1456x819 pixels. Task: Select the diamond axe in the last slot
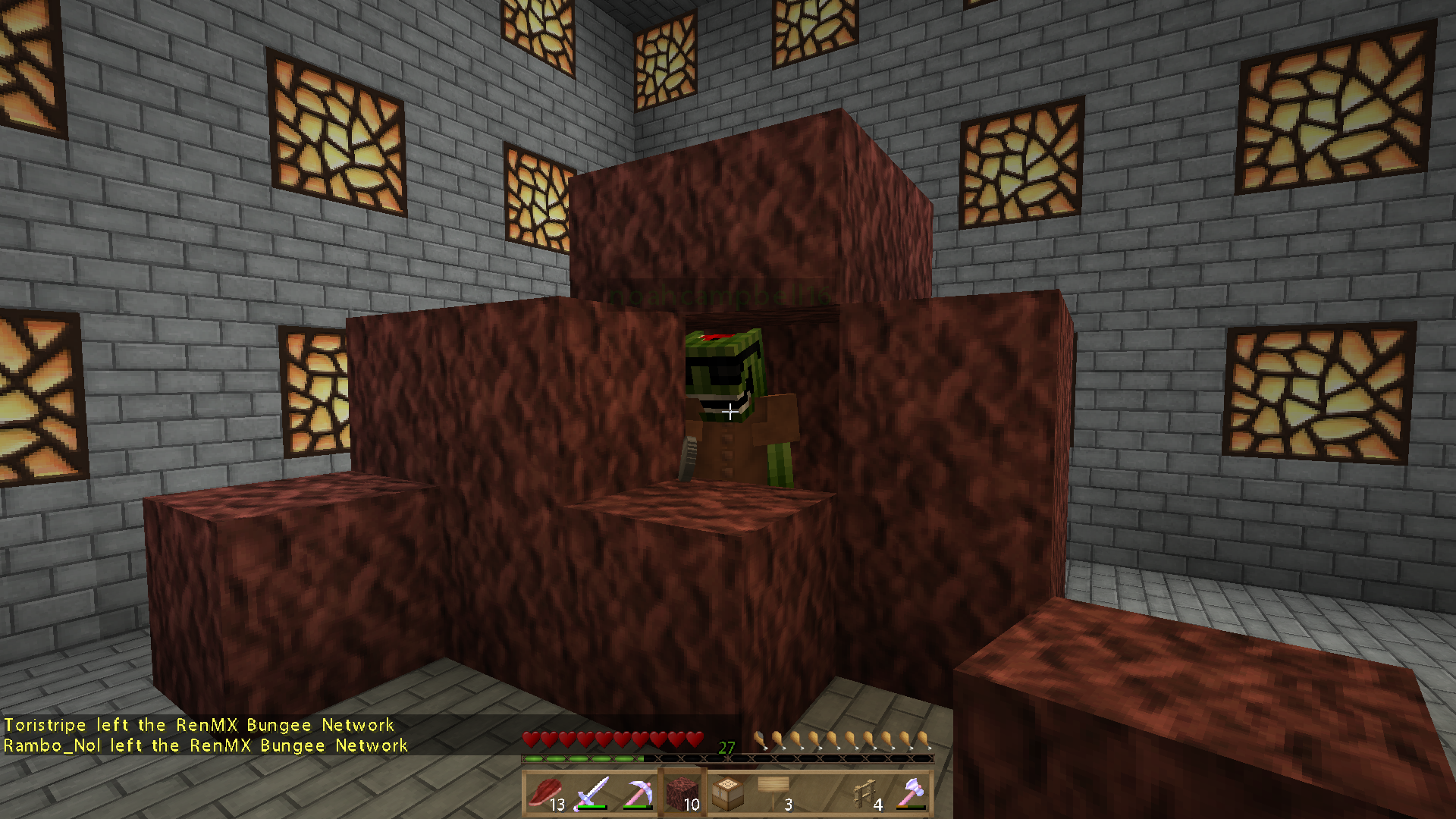pyautogui.click(x=910, y=792)
